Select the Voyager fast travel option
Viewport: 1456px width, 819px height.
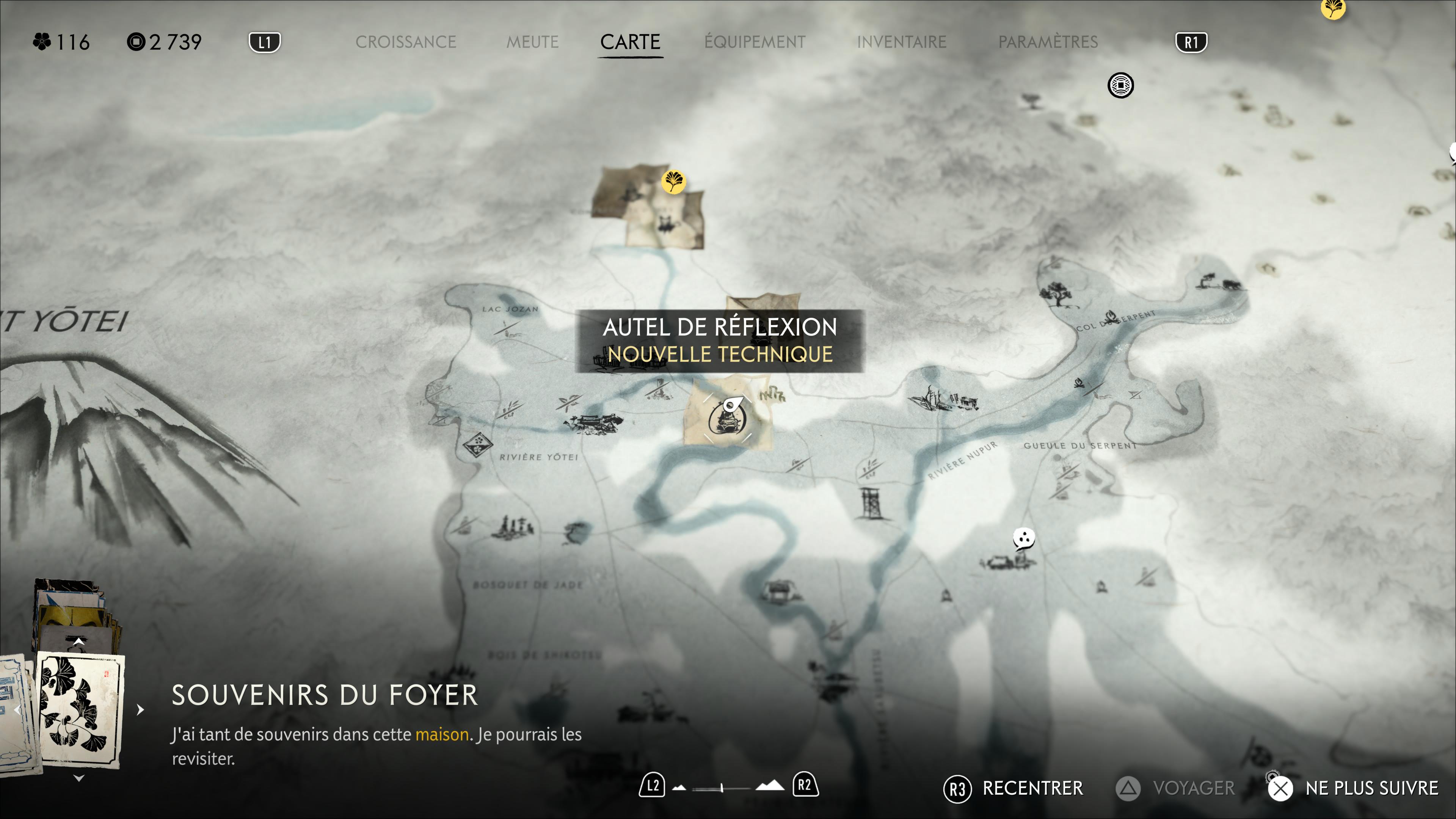[x=1176, y=789]
